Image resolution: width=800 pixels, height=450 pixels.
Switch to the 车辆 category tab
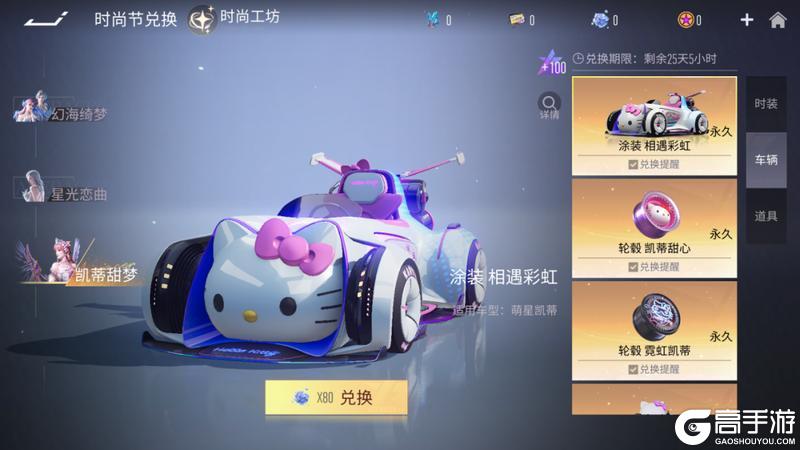coord(766,160)
